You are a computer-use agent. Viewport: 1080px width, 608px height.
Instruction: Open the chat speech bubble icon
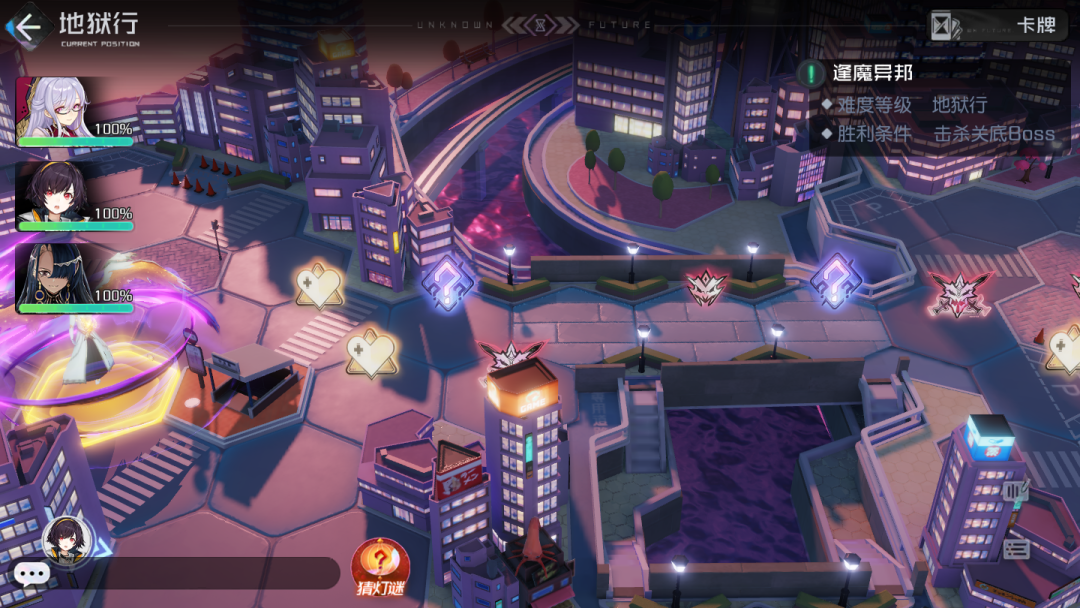coord(31,573)
